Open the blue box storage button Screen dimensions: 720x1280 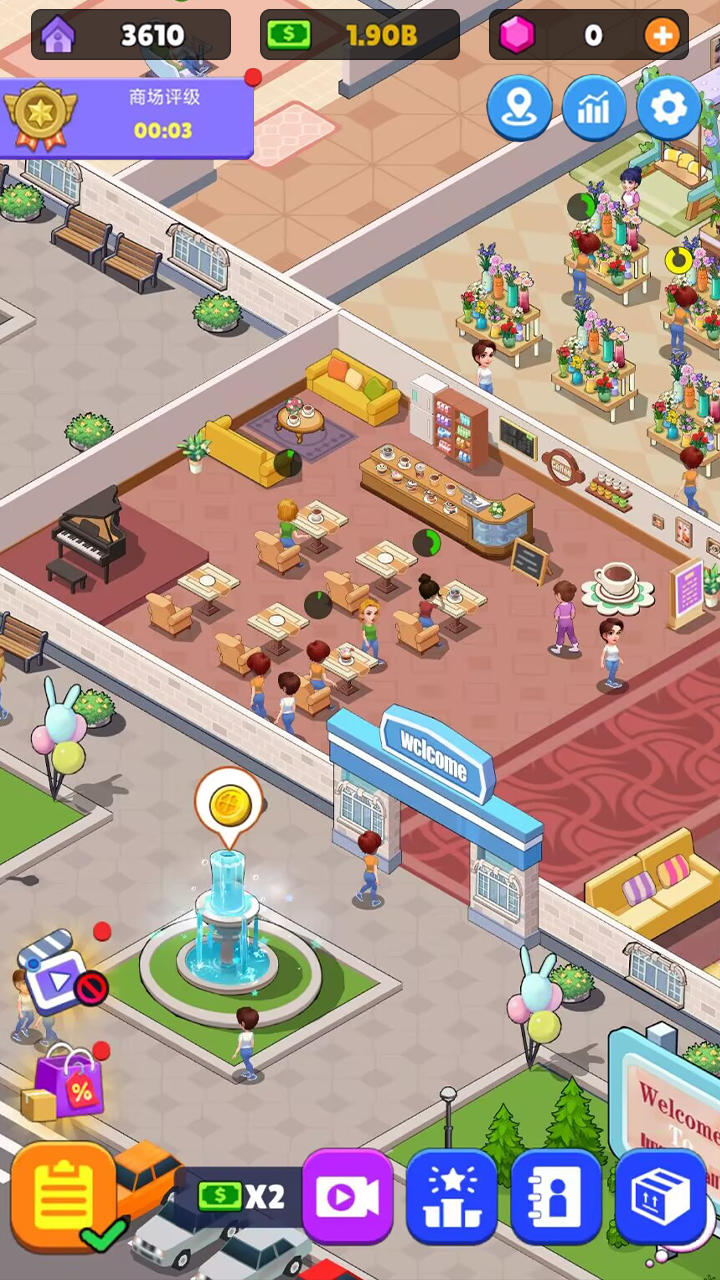click(661, 1196)
